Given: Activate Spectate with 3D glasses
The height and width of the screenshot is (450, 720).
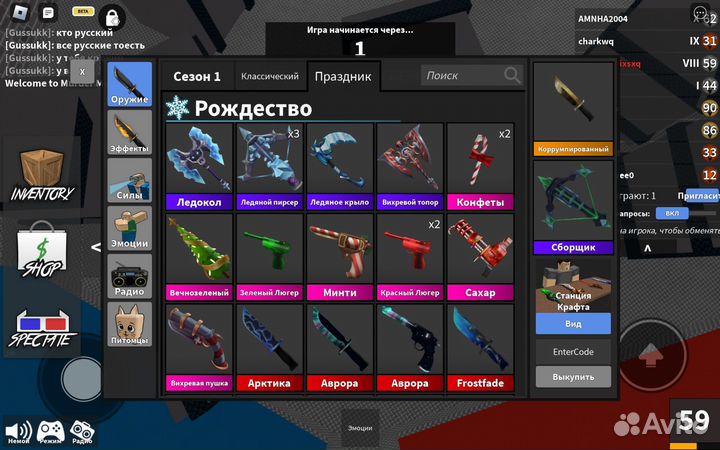Looking at the screenshot, I should click(x=42, y=325).
